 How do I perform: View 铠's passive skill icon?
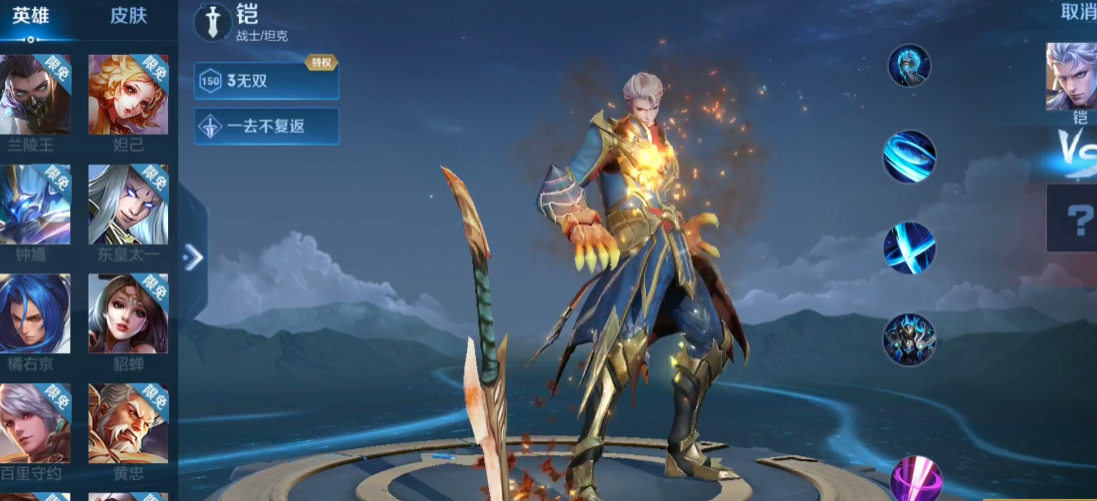tap(909, 66)
